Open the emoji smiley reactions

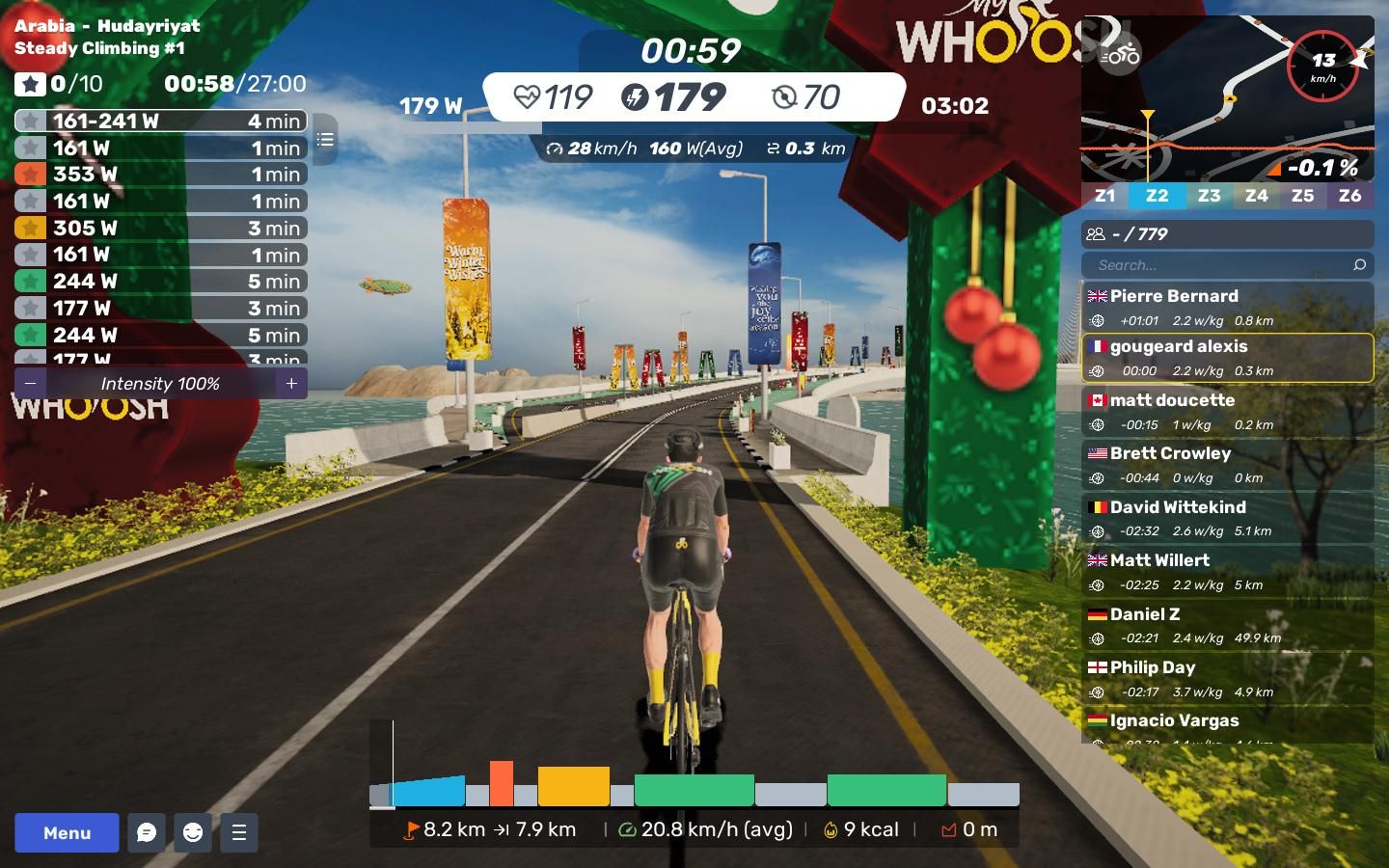click(193, 832)
